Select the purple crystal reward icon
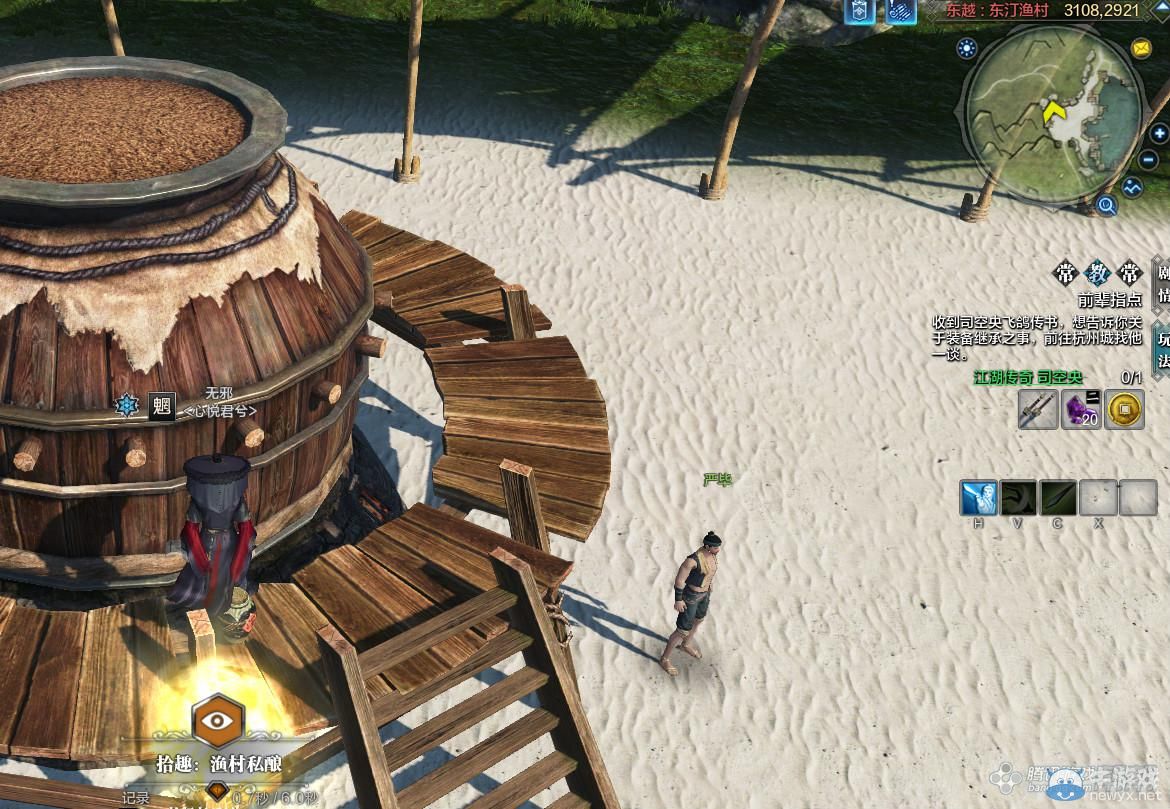 (1081, 410)
